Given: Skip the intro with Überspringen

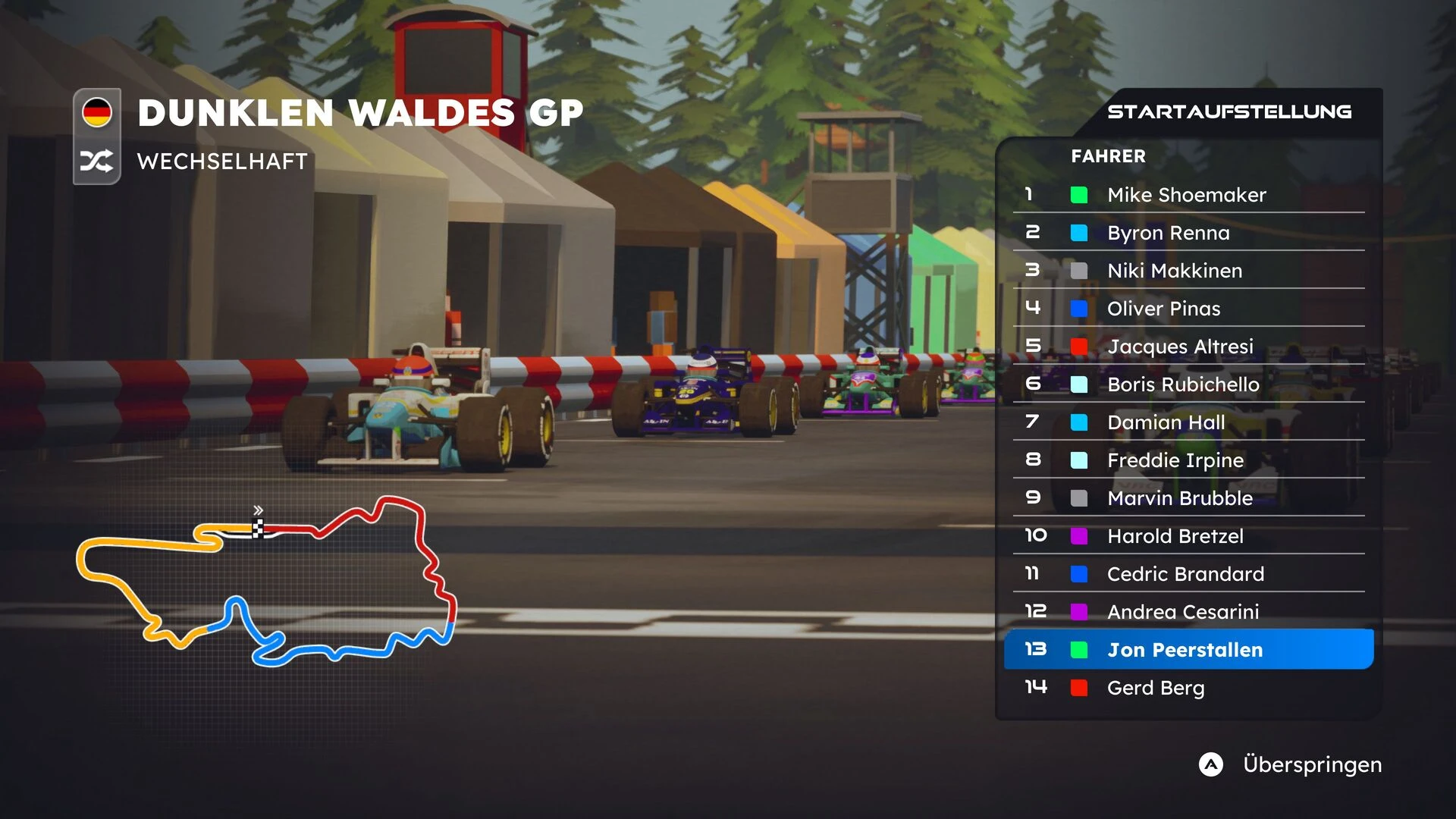Looking at the screenshot, I should pos(1289,764).
